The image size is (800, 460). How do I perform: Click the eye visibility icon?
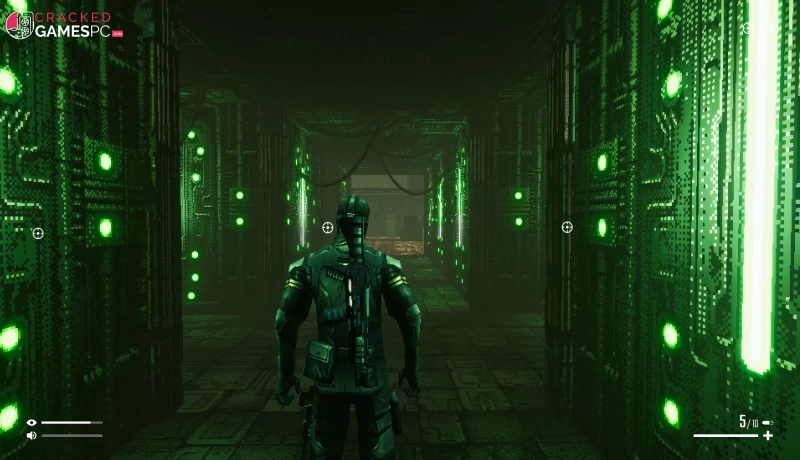[x=31, y=423]
